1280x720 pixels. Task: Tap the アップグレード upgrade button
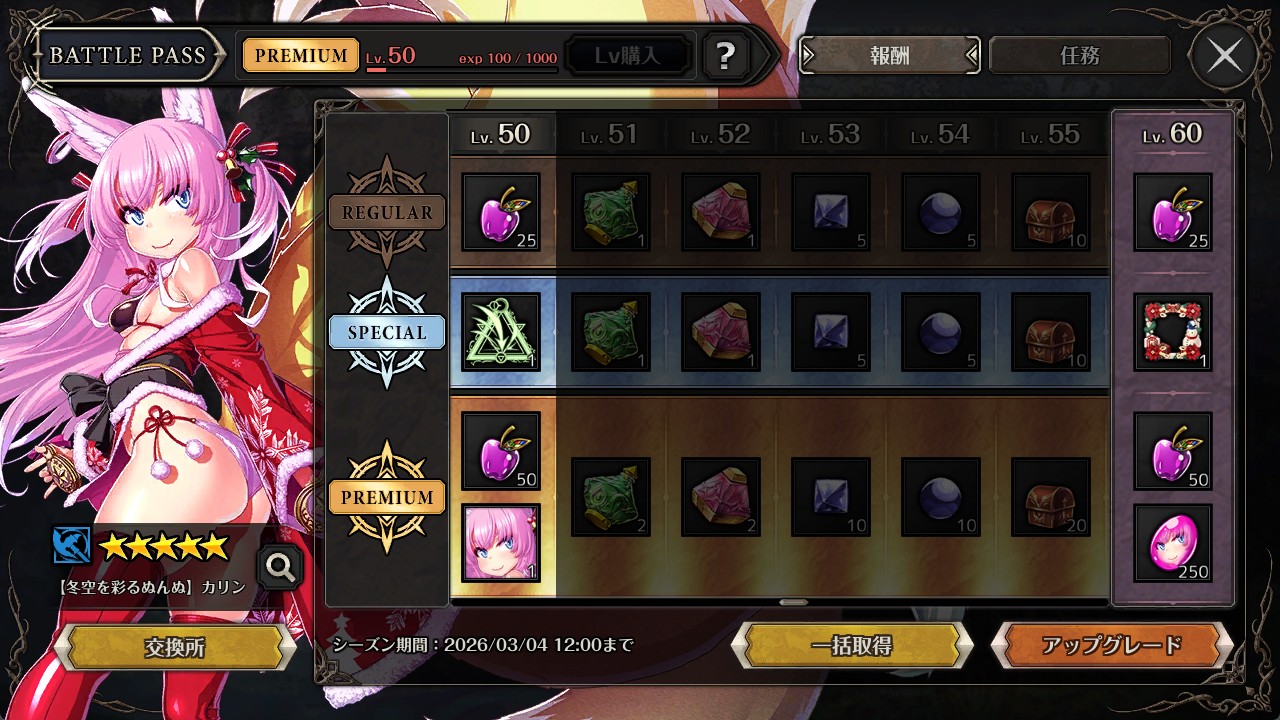click(x=1111, y=645)
